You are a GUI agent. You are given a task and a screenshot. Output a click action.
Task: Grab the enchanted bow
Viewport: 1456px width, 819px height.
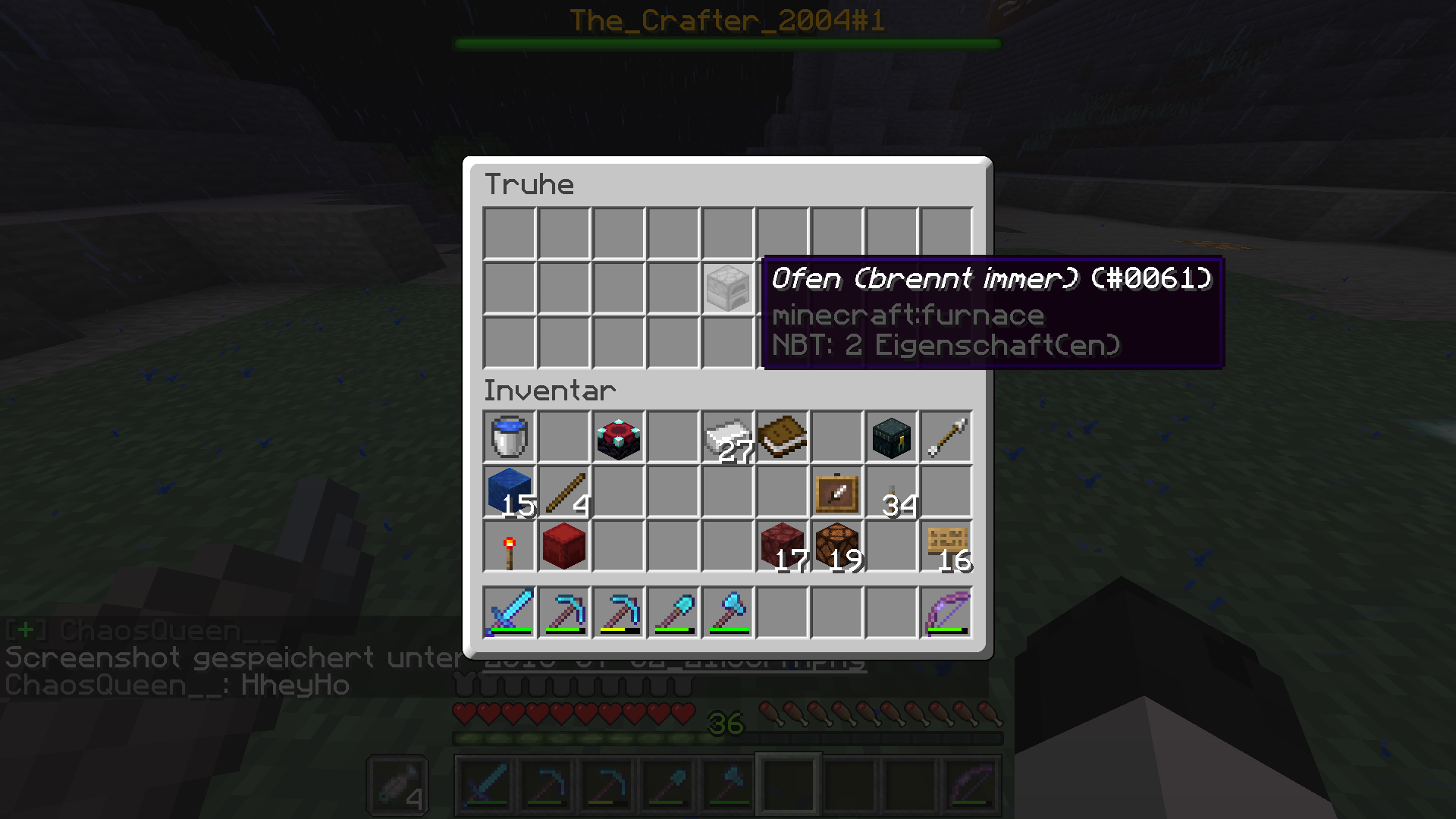[x=946, y=612]
